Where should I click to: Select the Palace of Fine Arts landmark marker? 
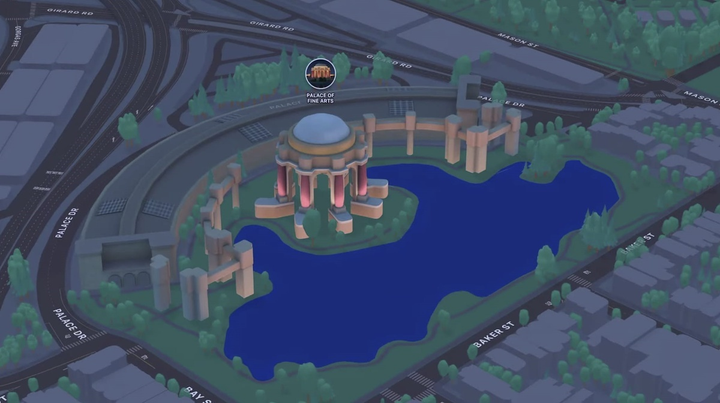pos(321,73)
